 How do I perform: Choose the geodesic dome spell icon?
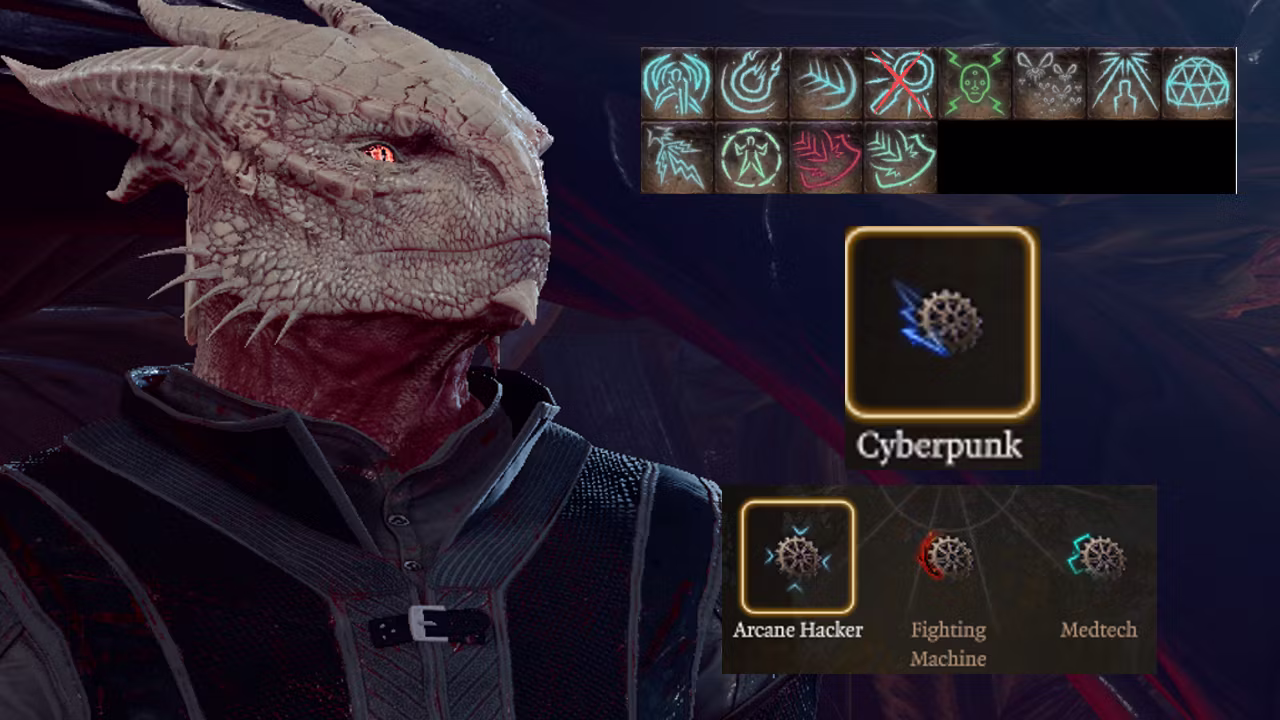[1198, 83]
